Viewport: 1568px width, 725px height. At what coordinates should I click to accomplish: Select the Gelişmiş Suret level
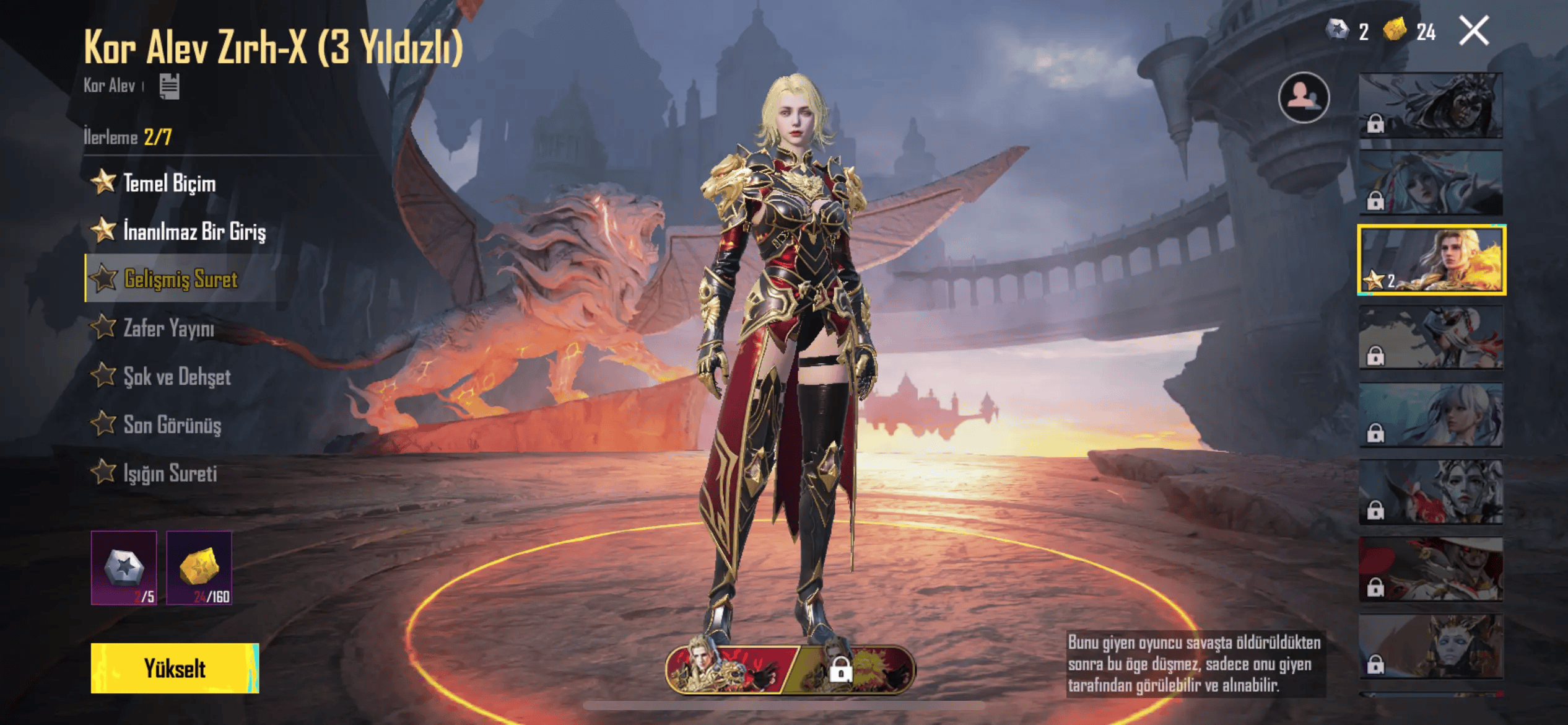pos(180,279)
